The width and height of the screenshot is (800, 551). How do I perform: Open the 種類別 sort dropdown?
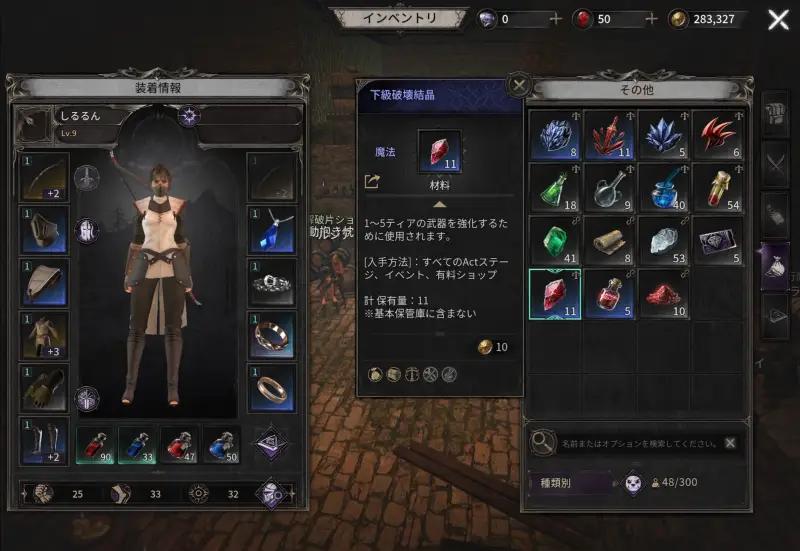pyautogui.click(x=572, y=483)
